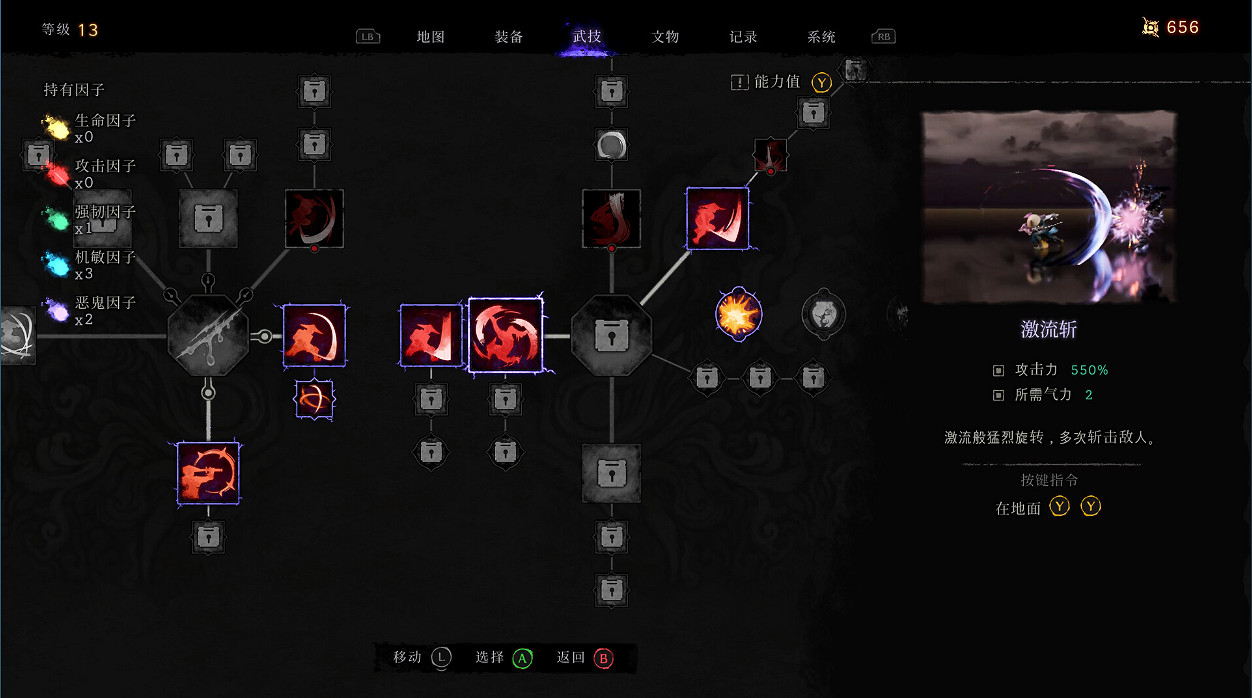Go to the 系统 tab
Viewport: 1252px width, 698px height.
click(x=821, y=37)
